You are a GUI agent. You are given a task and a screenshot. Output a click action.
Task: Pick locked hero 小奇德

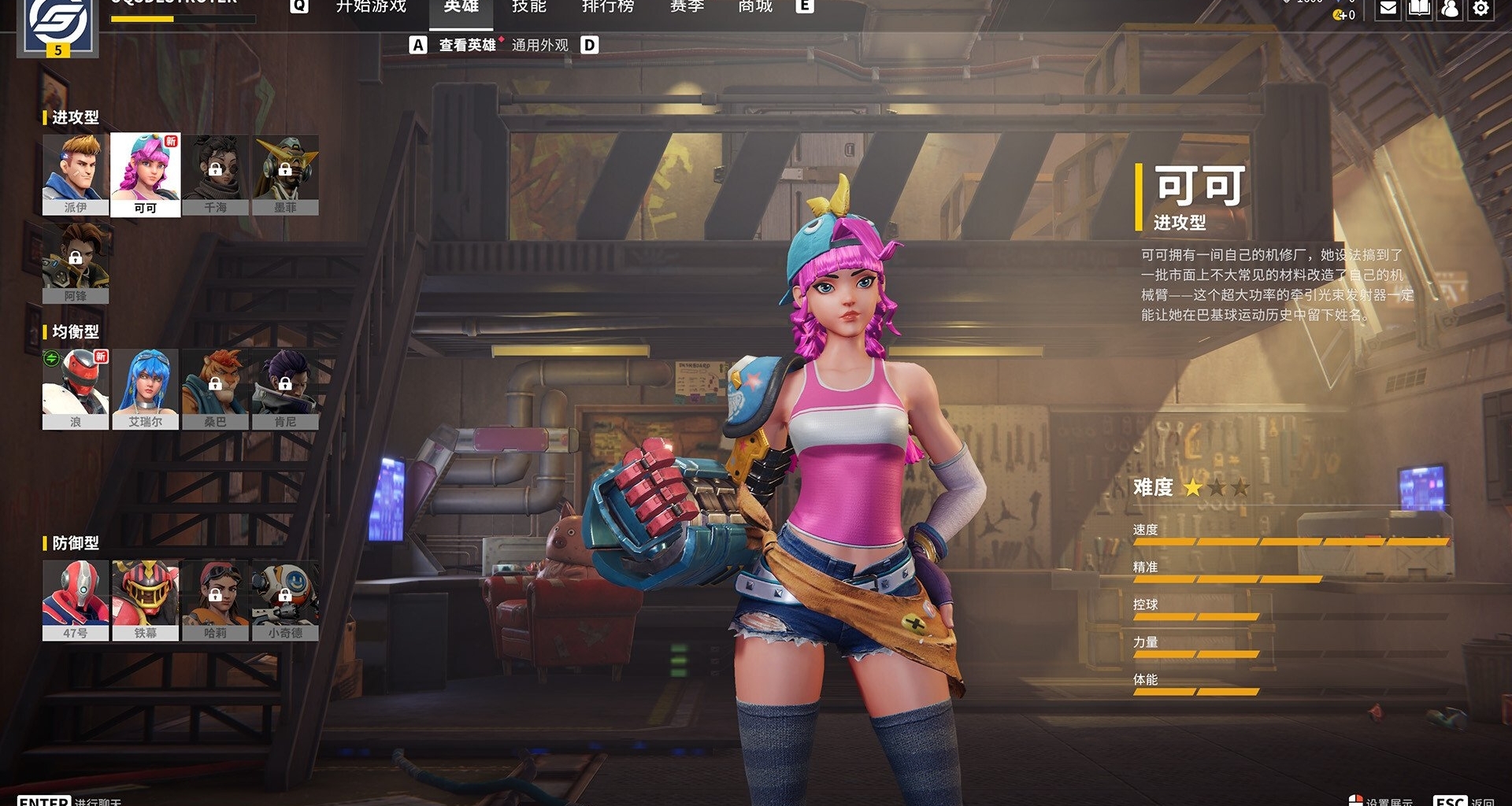[x=285, y=600]
